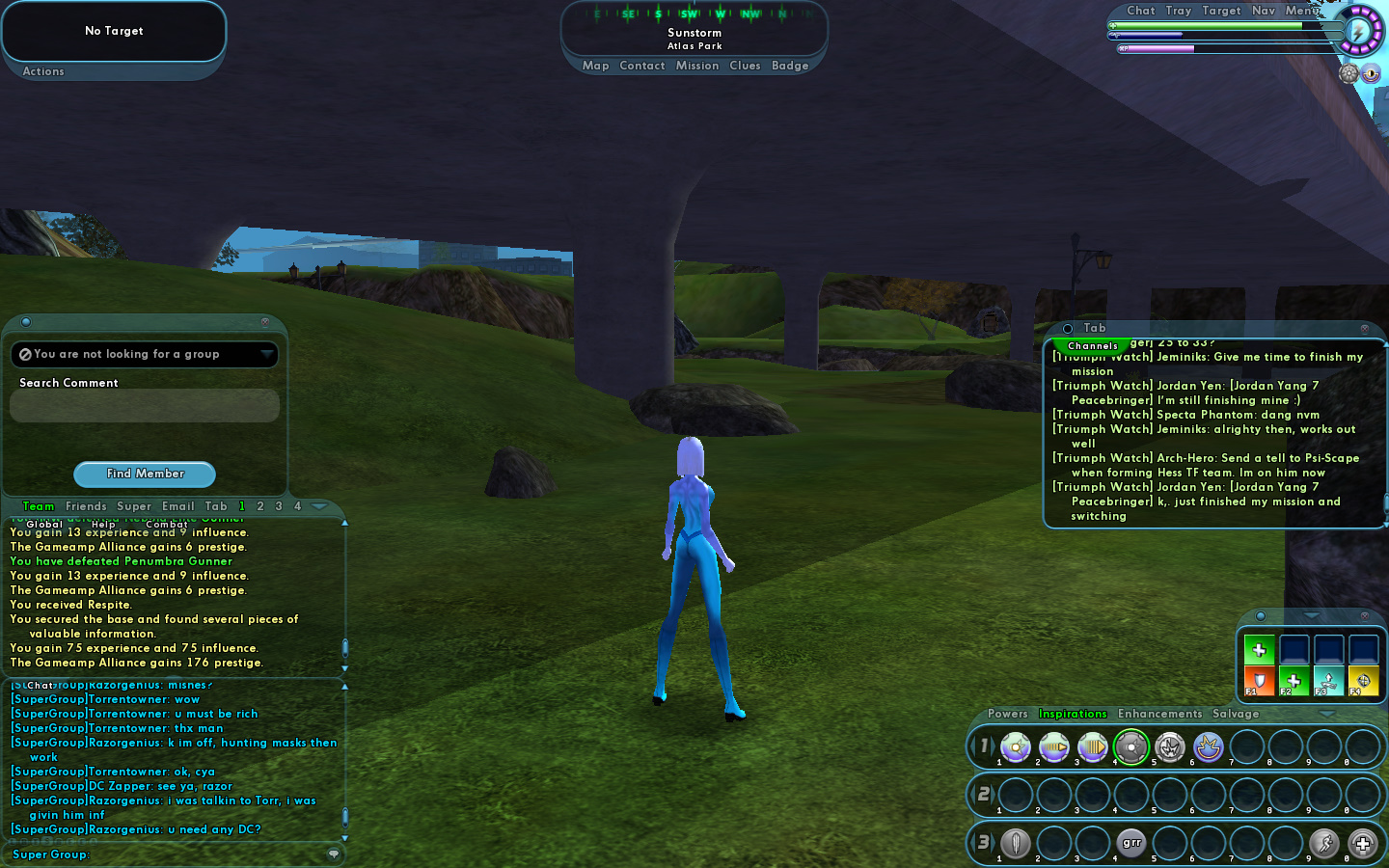Image resolution: width=1389 pixels, height=868 pixels.
Task: Open the Mission window
Action: (x=697, y=66)
